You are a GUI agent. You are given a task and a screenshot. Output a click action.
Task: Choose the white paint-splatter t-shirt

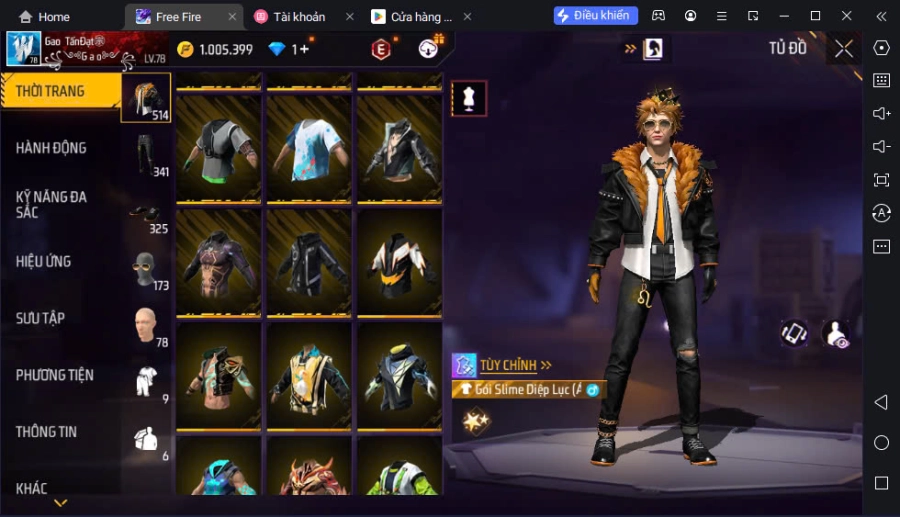(x=308, y=149)
